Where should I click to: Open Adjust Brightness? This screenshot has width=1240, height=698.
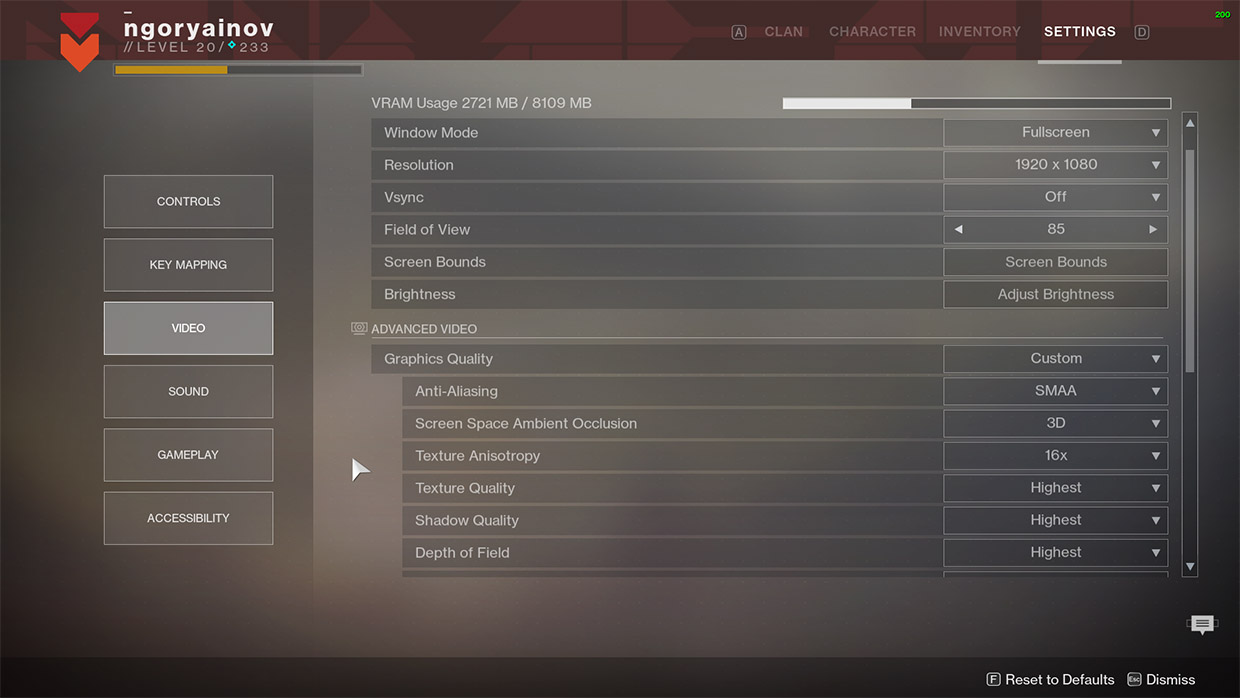pyautogui.click(x=1056, y=294)
